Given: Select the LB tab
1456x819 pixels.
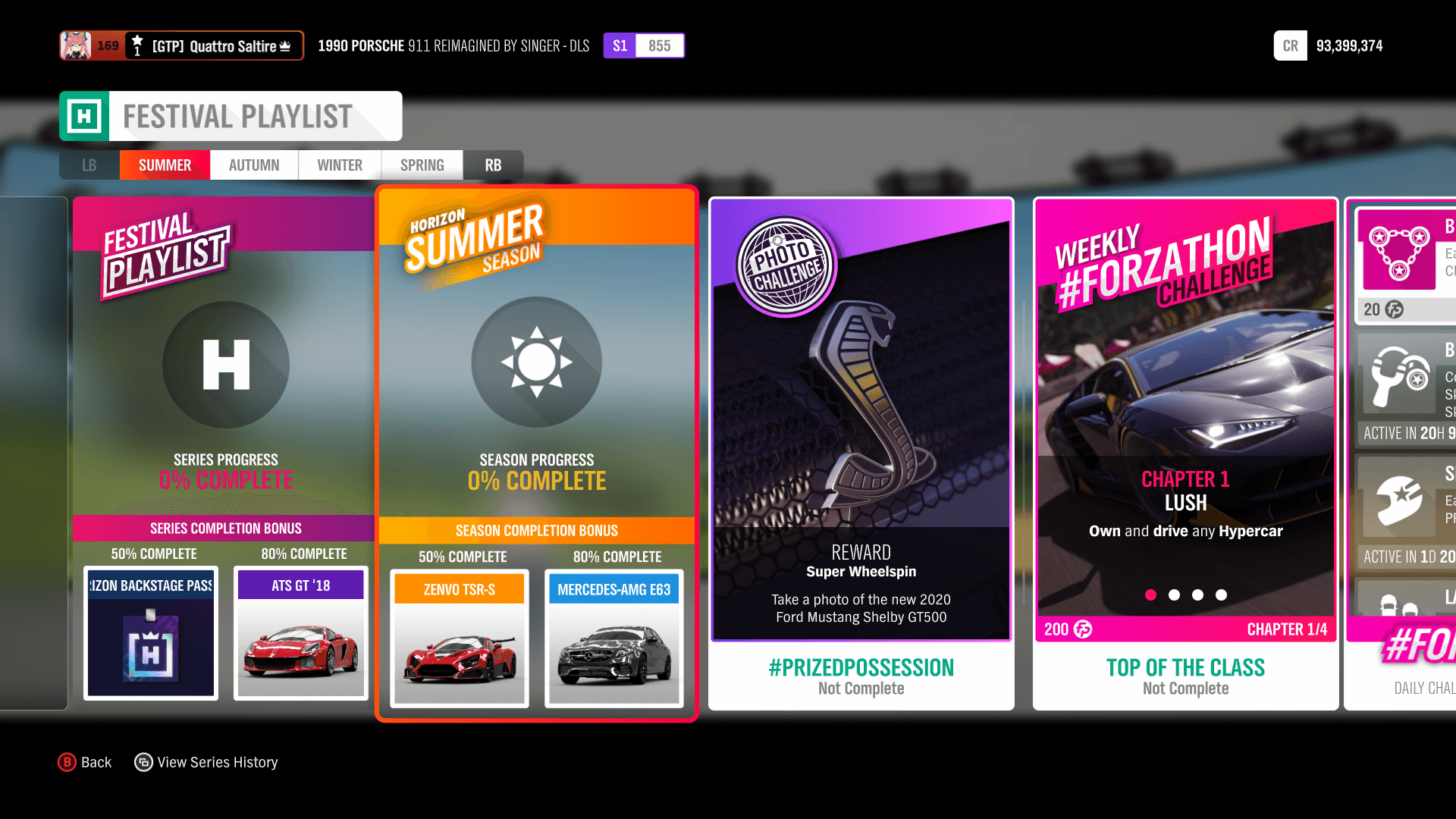Looking at the screenshot, I should pyautogui.click(x=89, y=165).
